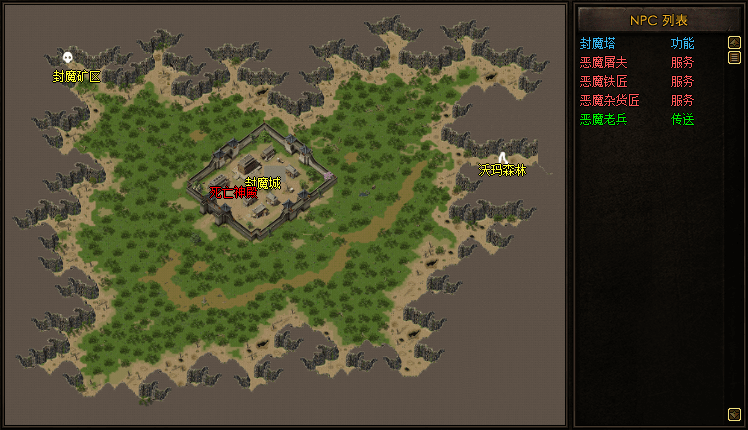Select the 封魔矿区 skull map marker
The width and height of the screenshot is (748, 430).
[68, 58]
